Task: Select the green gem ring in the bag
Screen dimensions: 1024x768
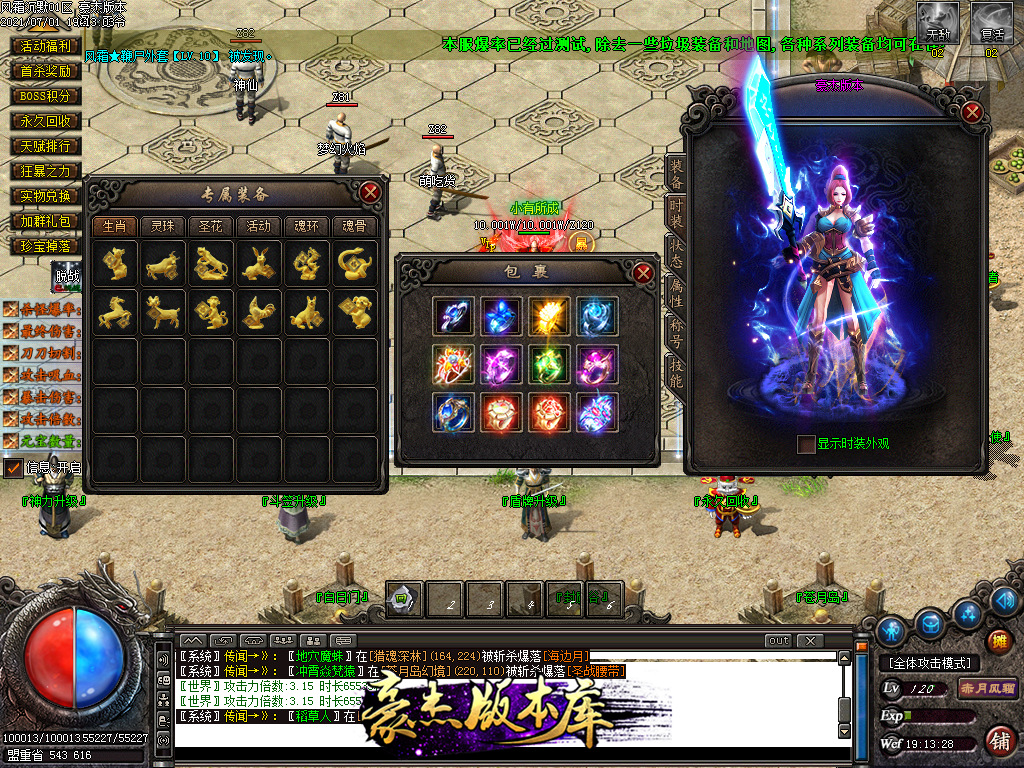Action: 549,362
